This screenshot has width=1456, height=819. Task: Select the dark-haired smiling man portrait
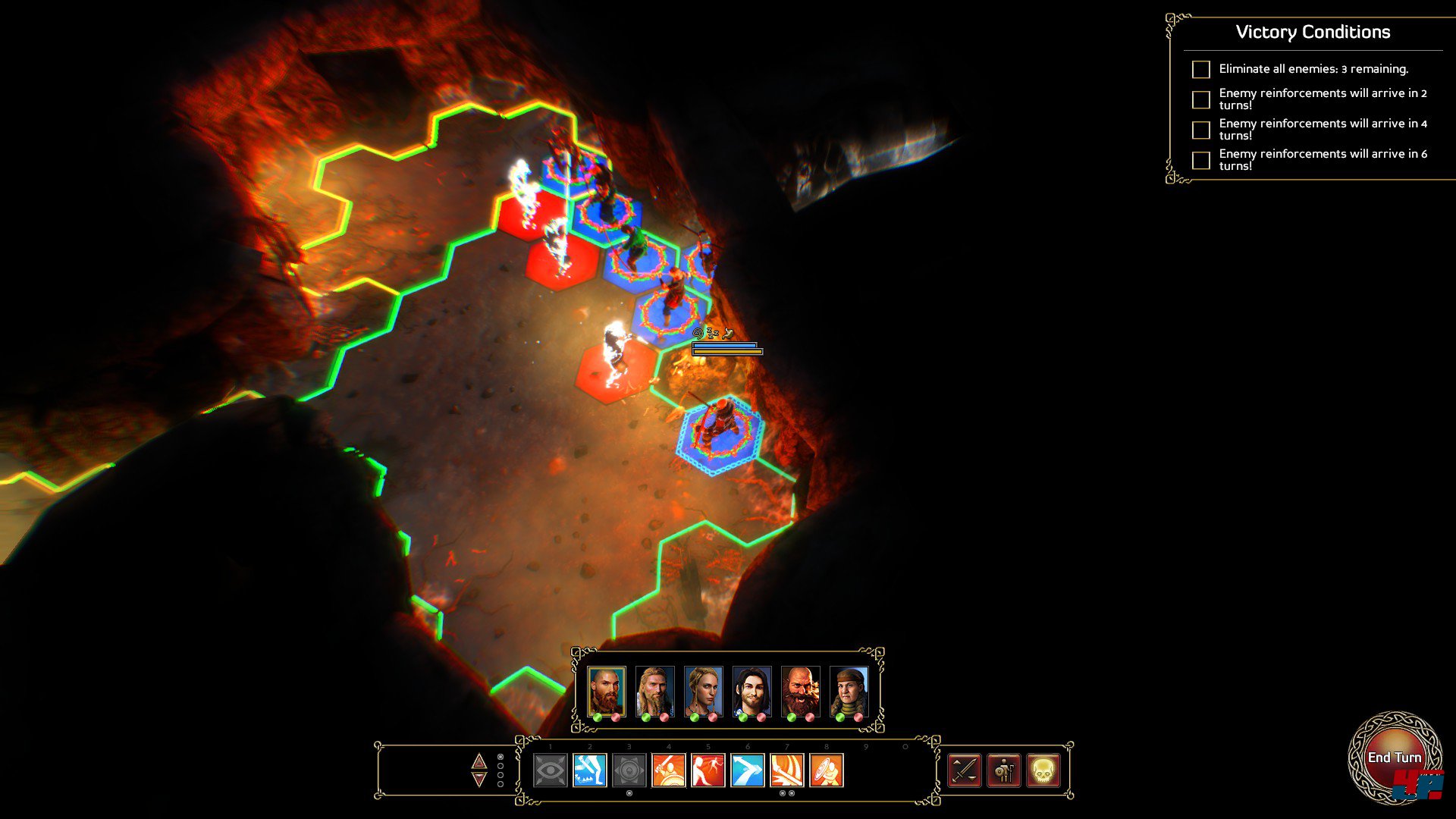coord(752,690)
